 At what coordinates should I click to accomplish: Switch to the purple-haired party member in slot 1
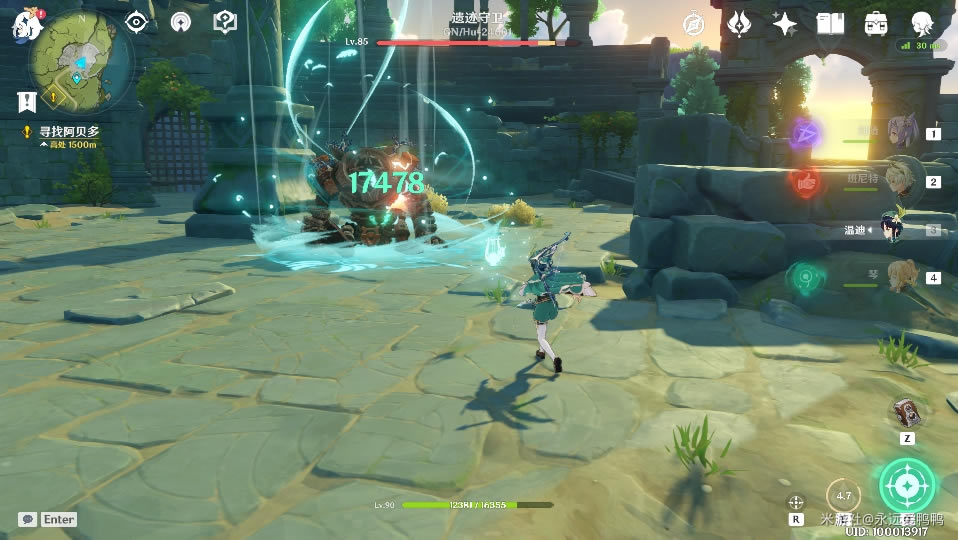900,132
